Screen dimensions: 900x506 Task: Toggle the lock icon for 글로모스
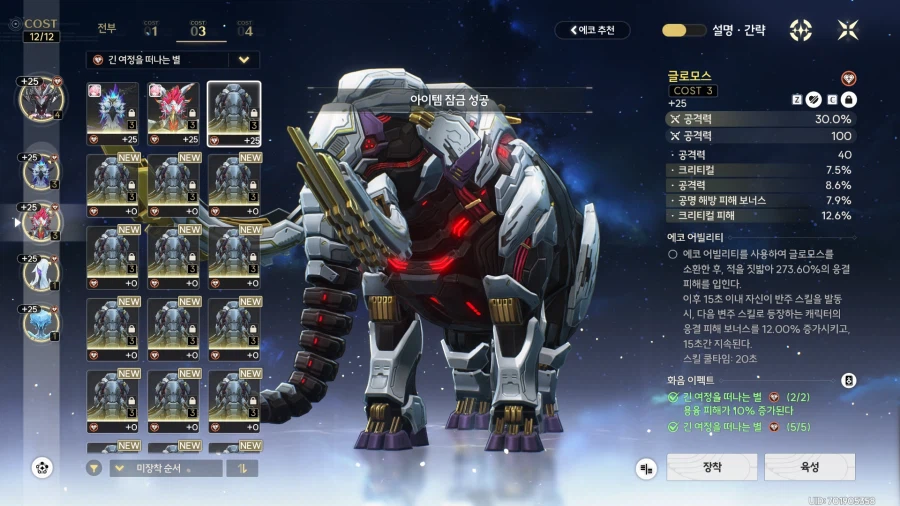848,99
